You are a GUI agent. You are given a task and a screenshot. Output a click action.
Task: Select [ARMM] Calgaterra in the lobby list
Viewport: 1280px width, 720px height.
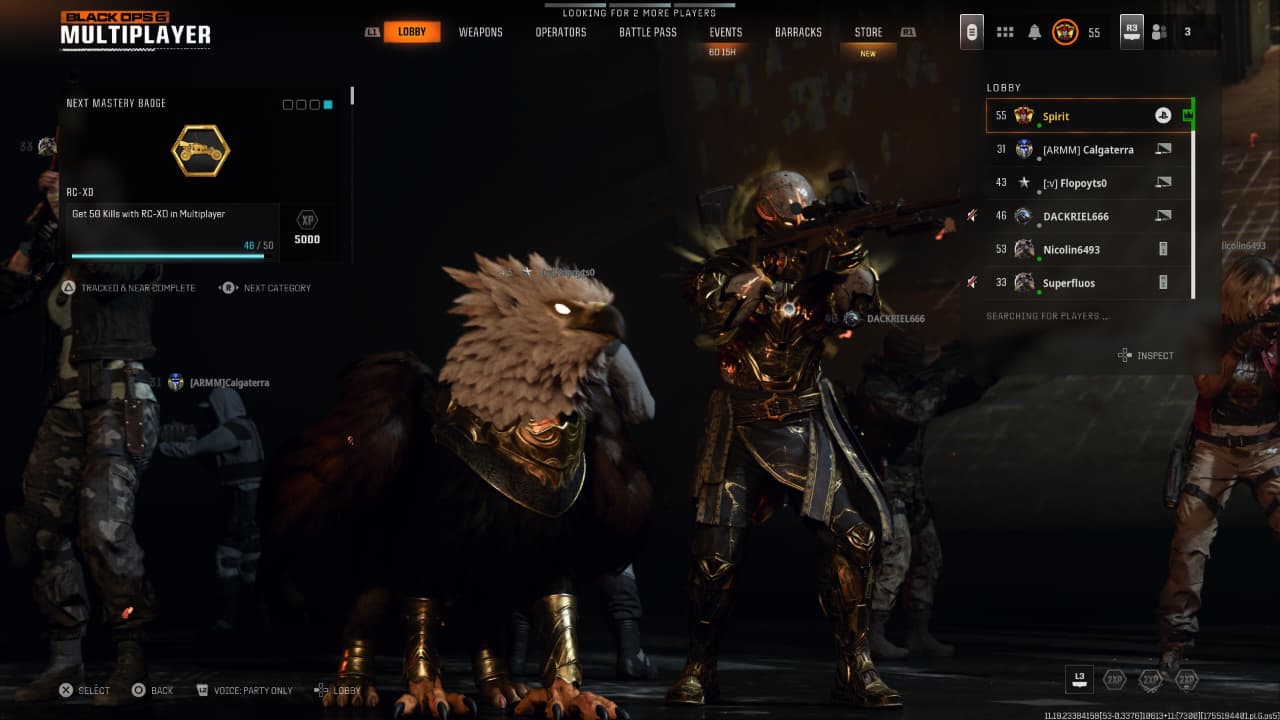pyautogui.click(x=1088, y=150)
